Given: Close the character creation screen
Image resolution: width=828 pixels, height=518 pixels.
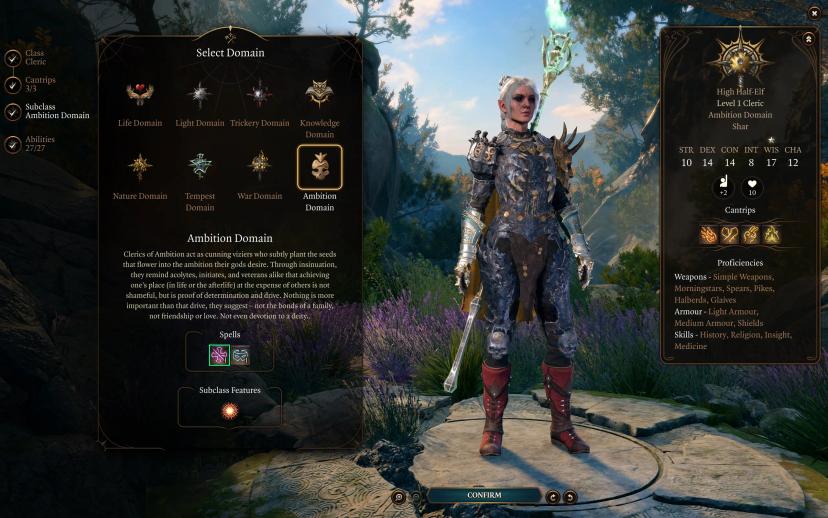Looking at the screenshot, I should (x=813, y=13).
